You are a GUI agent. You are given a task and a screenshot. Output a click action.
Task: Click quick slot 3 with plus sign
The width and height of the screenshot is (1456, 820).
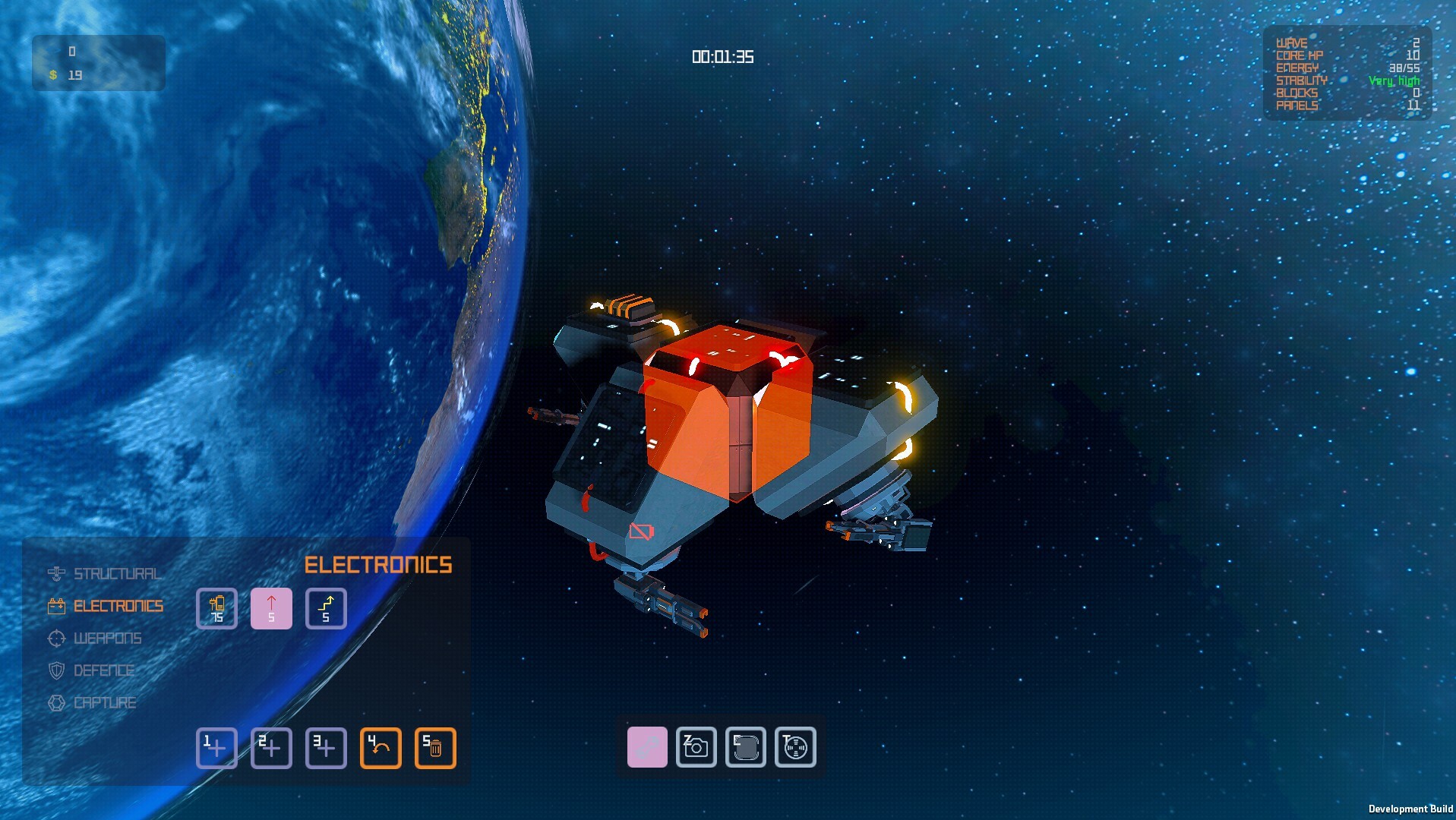pyautogui.click(x=326, y=748)
